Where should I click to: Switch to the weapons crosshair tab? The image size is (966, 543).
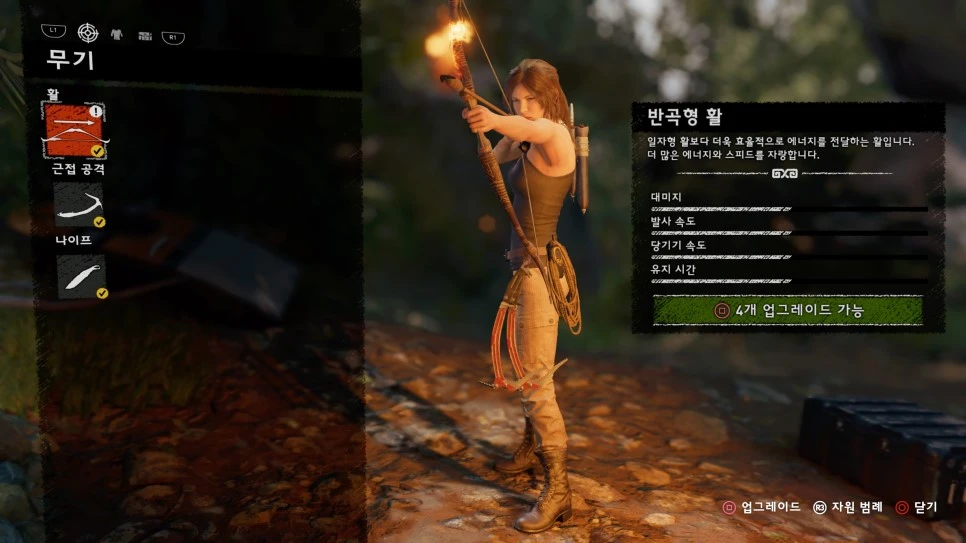click(88, 33)
